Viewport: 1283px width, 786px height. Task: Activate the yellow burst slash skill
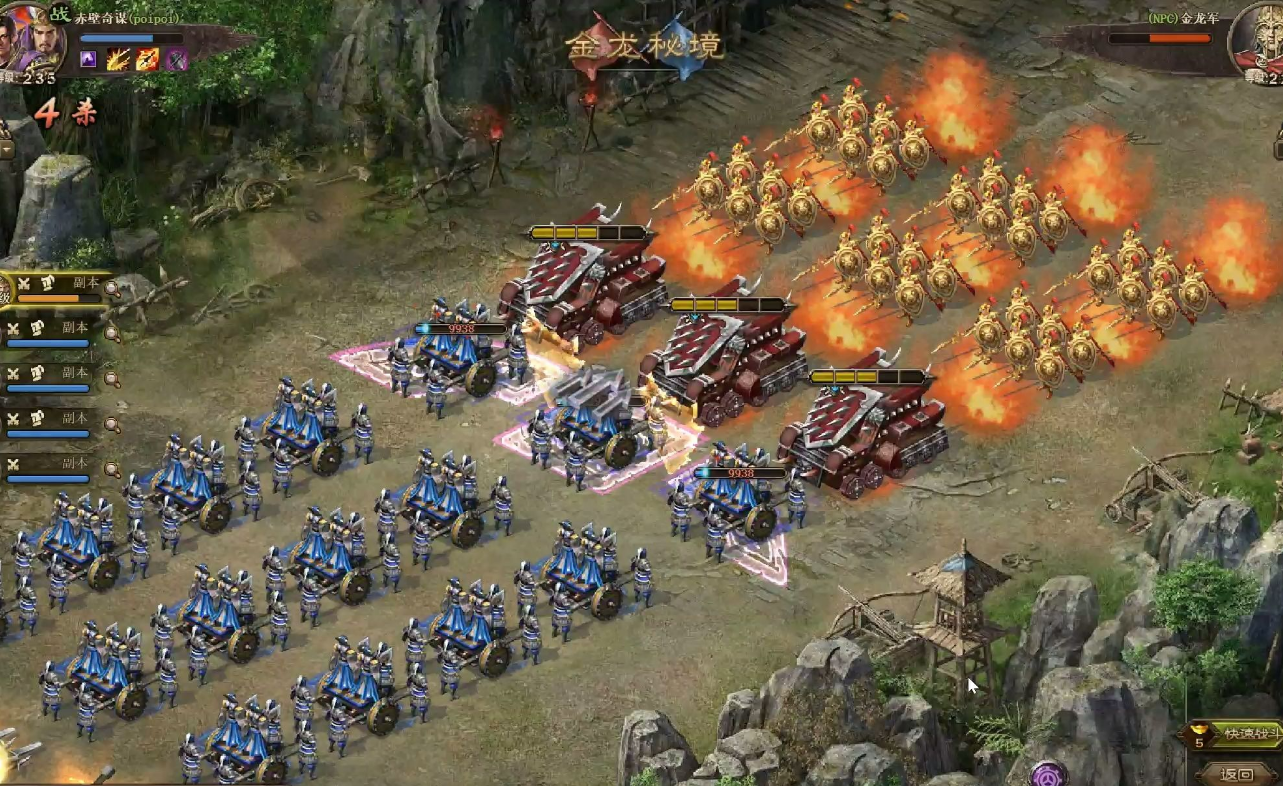(x=118, y=59)
